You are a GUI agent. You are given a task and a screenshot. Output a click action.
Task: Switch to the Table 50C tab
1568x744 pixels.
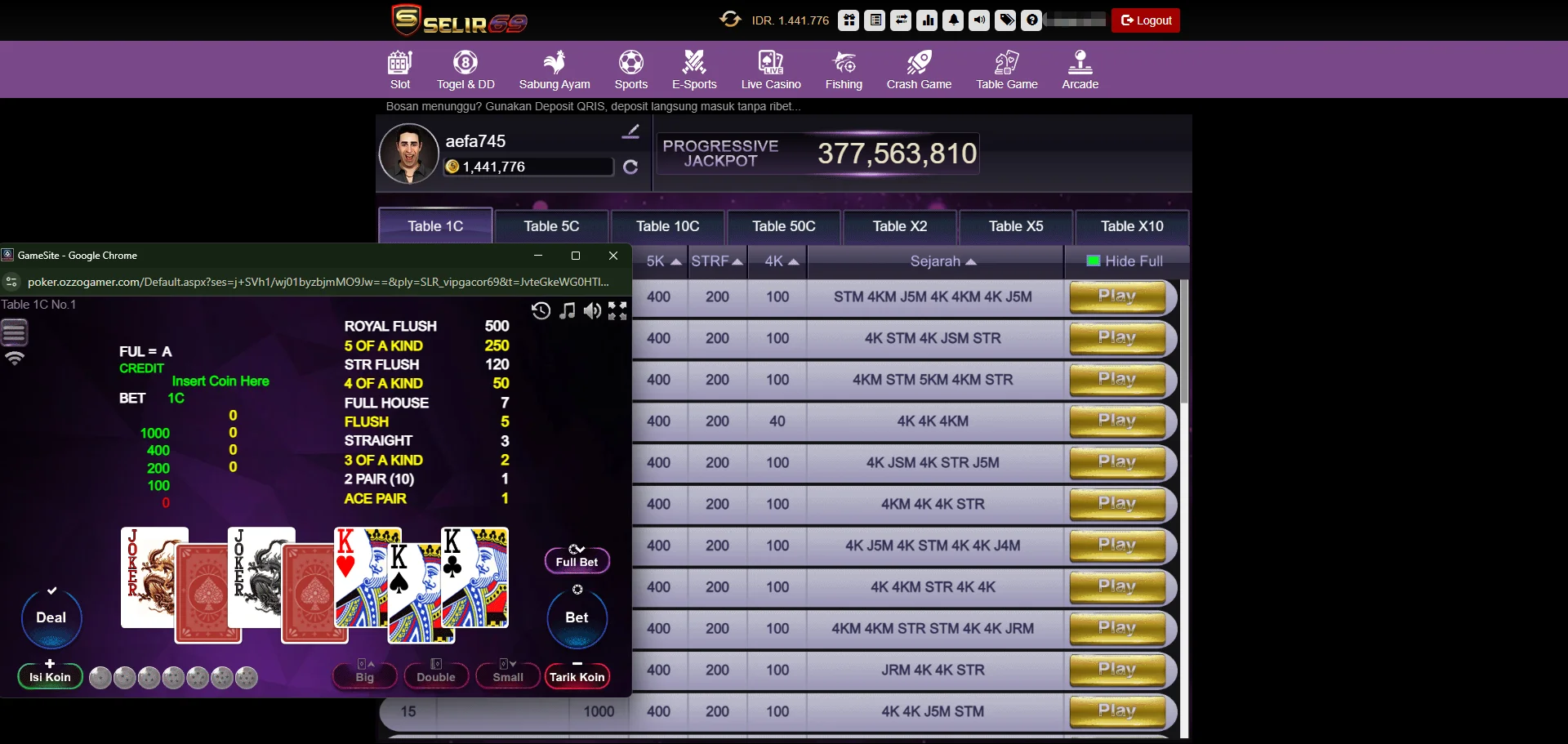click(x=783, y=226)
